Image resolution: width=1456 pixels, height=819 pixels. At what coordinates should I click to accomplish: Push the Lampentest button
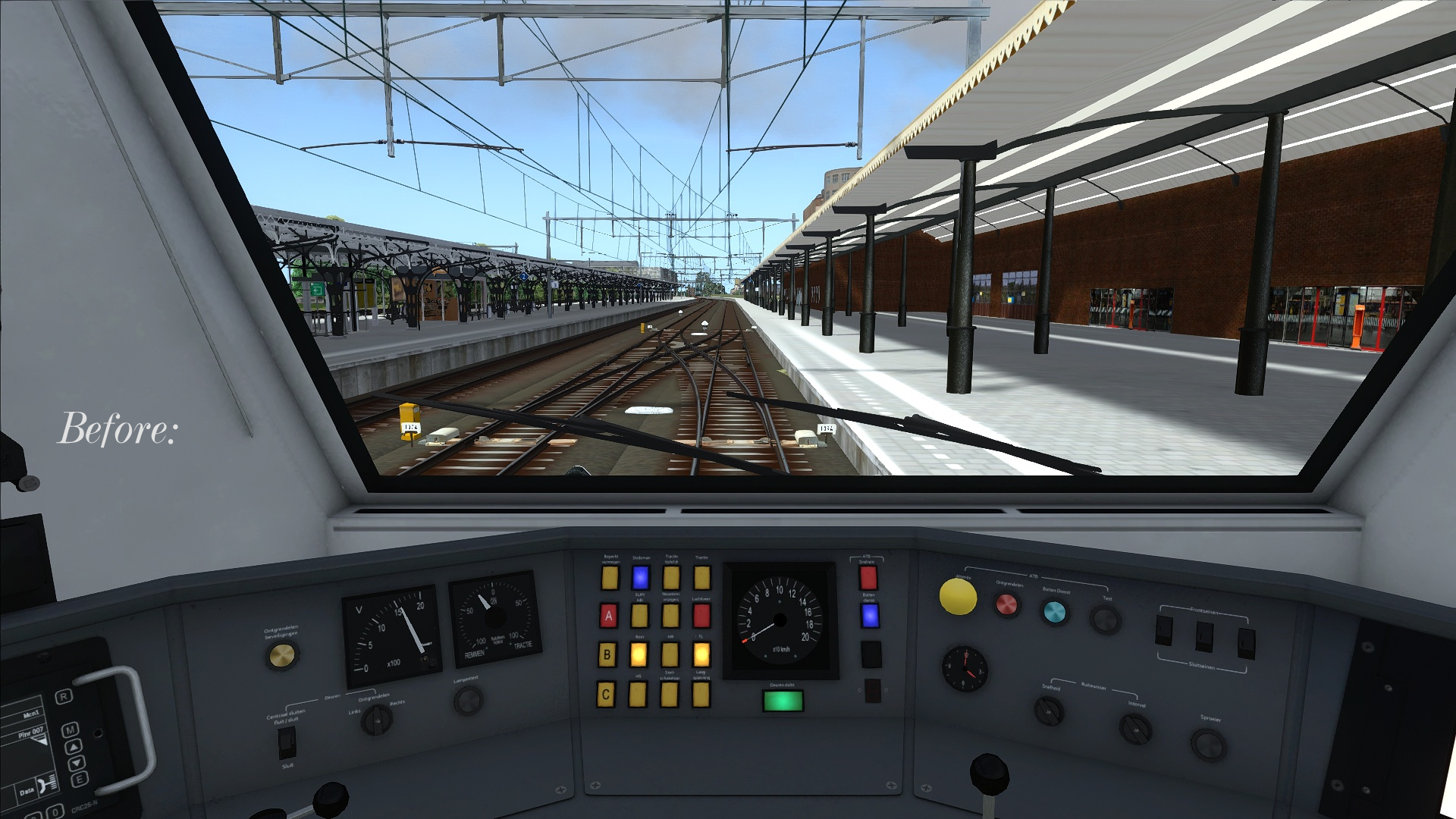click(x=468, y=700)
